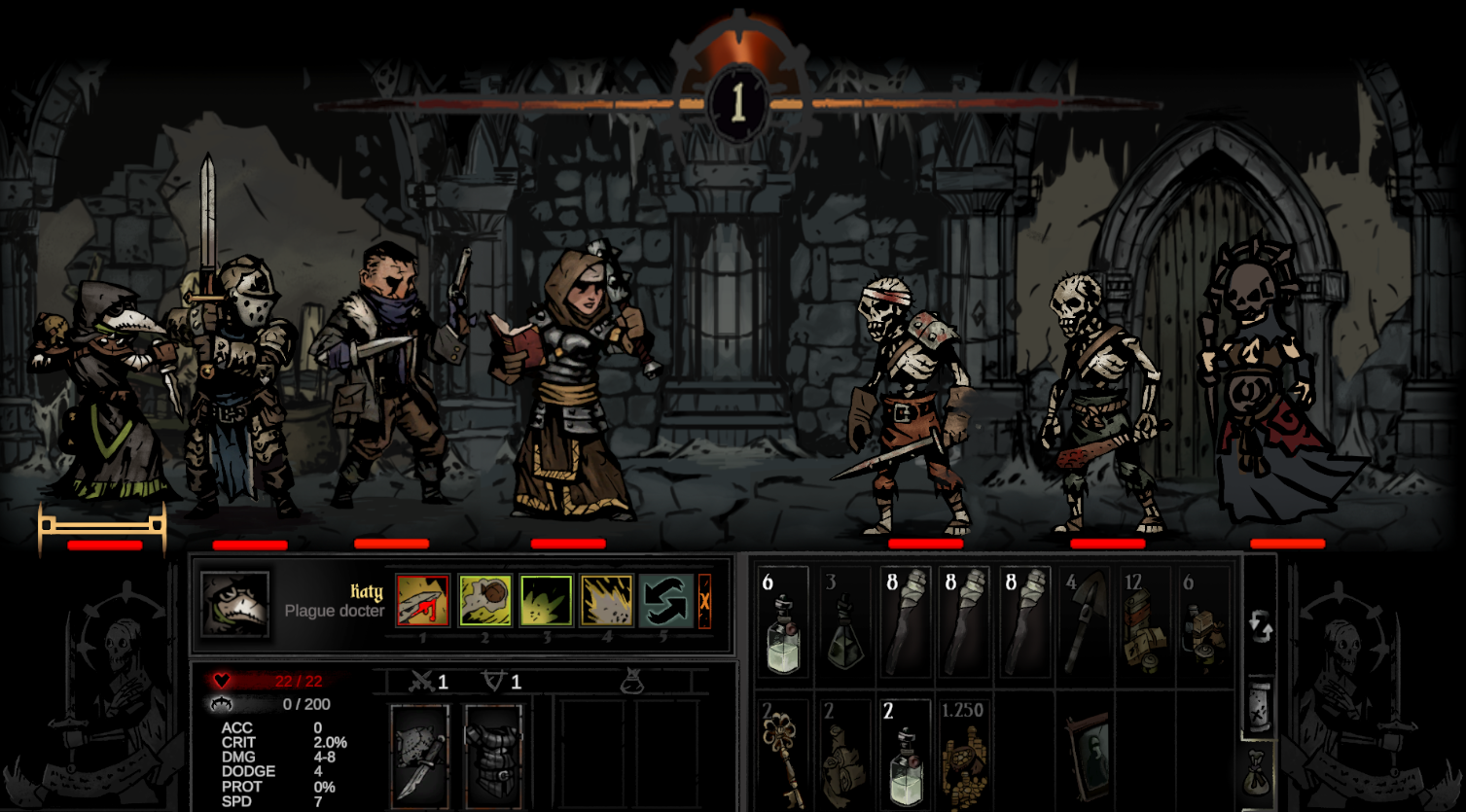Viewport: 1466px width, 812px height.
Task: Click Katy's character portrait
Action: (x=233, y=603)
